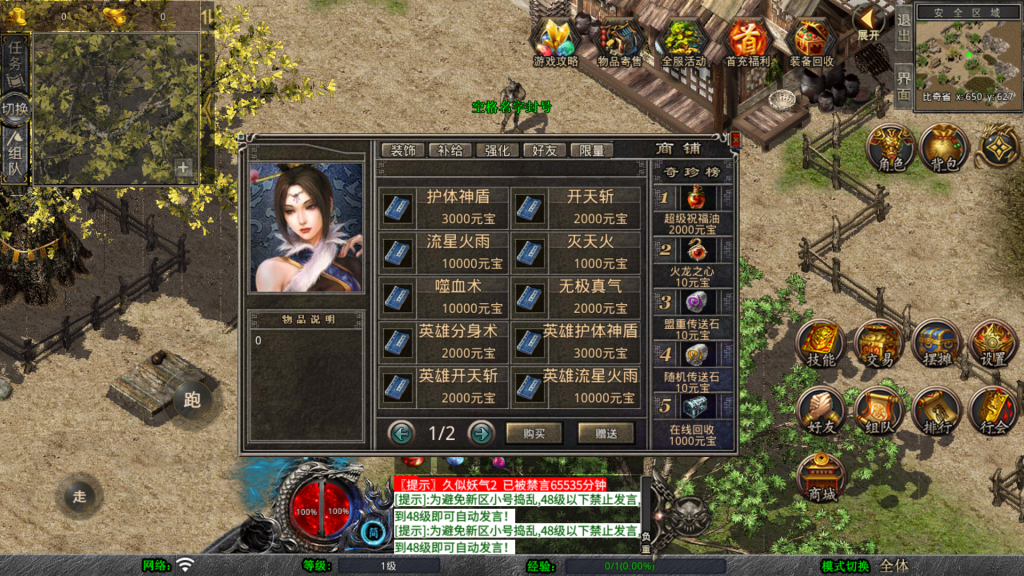
Task: Gift the item with 赠送 button
Action: 606,433
